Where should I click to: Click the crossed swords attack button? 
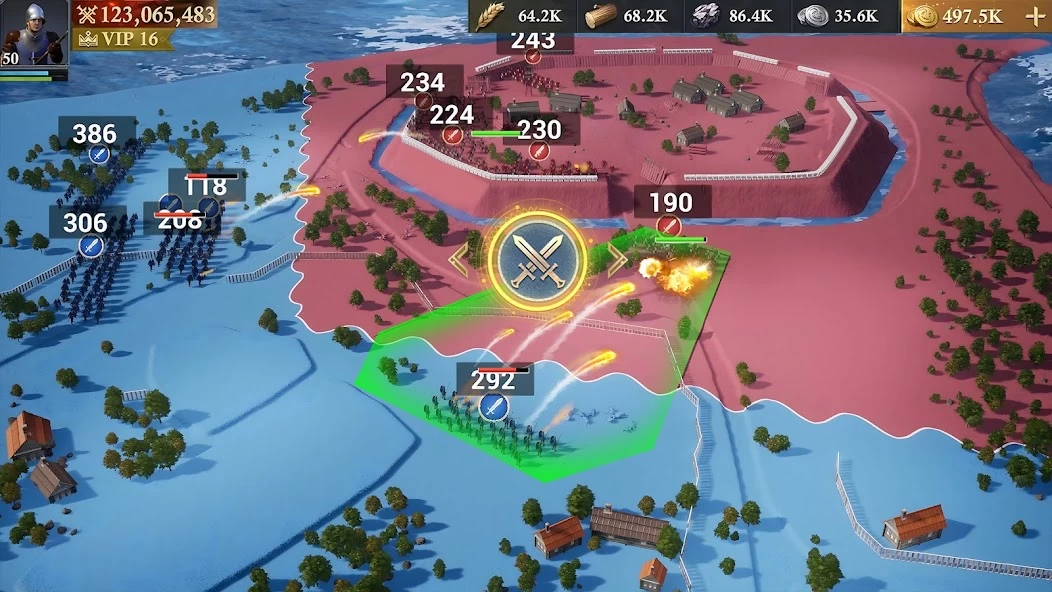(537, 259)
